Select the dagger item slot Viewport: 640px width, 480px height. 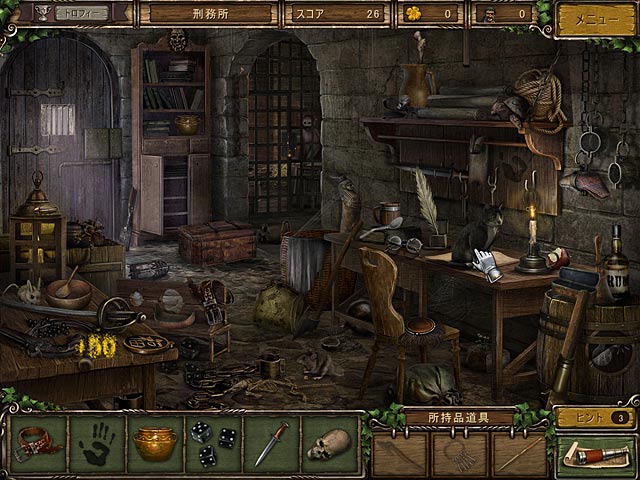click(271, 443)
